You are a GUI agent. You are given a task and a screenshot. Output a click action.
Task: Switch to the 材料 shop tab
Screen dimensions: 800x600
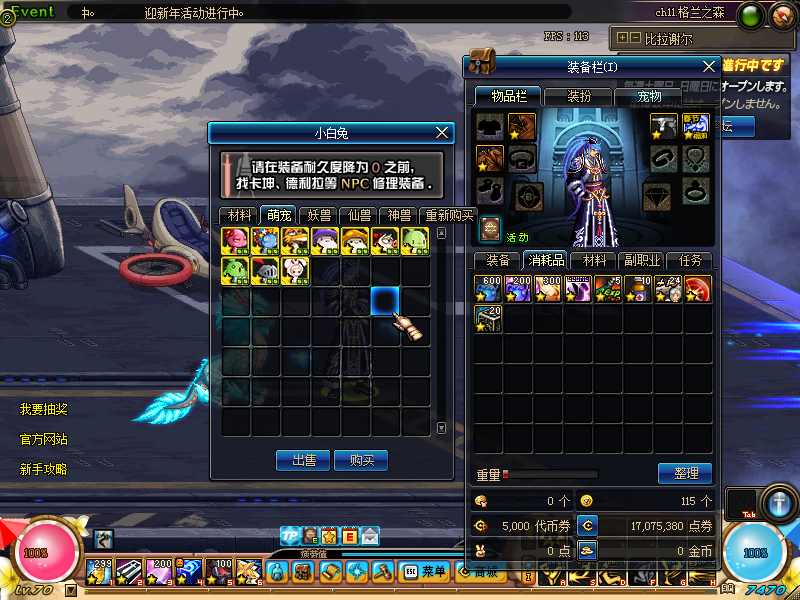pyautogui.click(x=240, y=215)
